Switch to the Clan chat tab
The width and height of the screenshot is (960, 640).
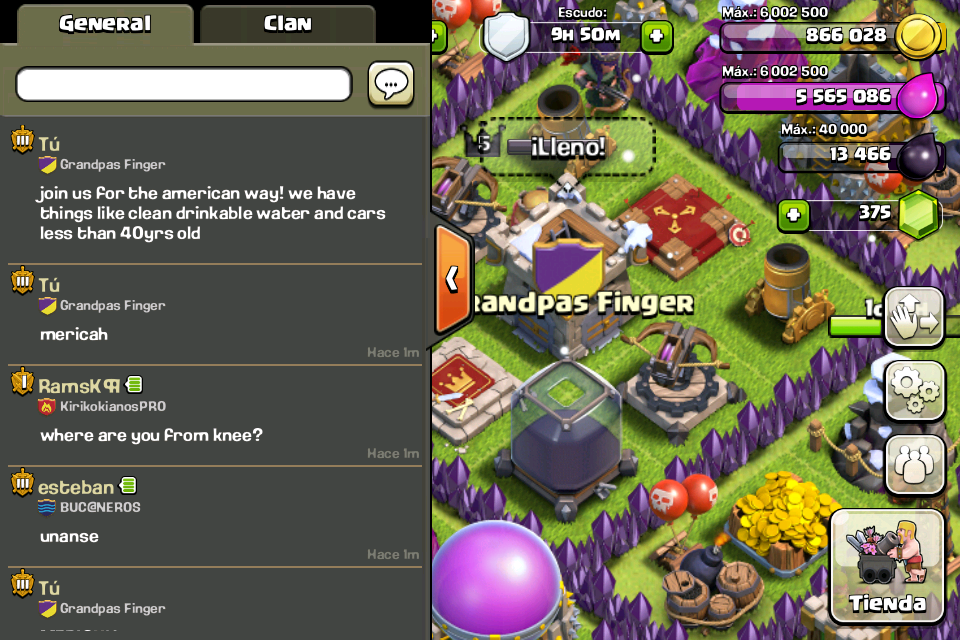(x=287, y=24)
